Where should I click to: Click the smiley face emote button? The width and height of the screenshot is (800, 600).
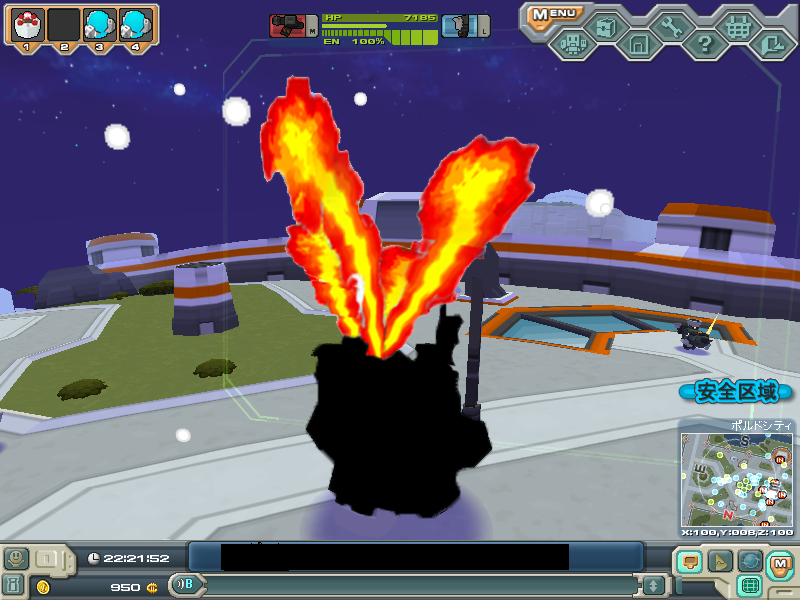point(16,558)
